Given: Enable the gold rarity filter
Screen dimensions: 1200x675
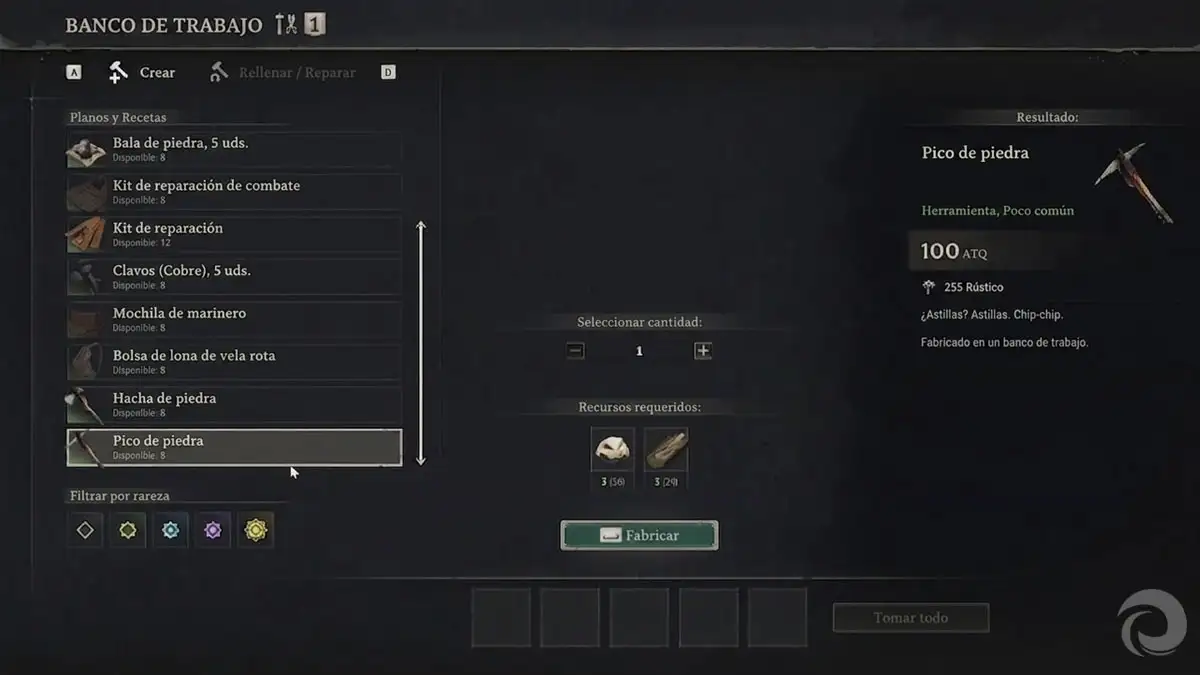Looking at the screenshot, I should (256, 530).
